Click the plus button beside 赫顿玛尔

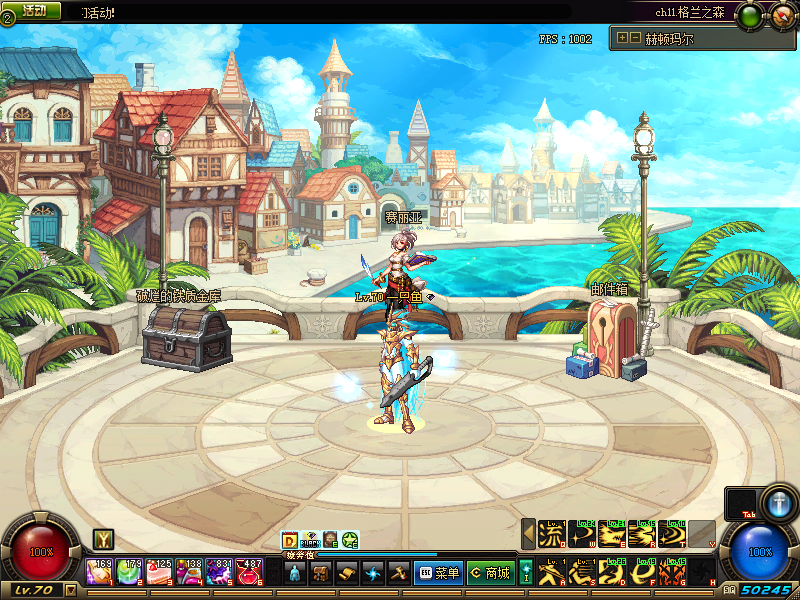tap(623, 38)
